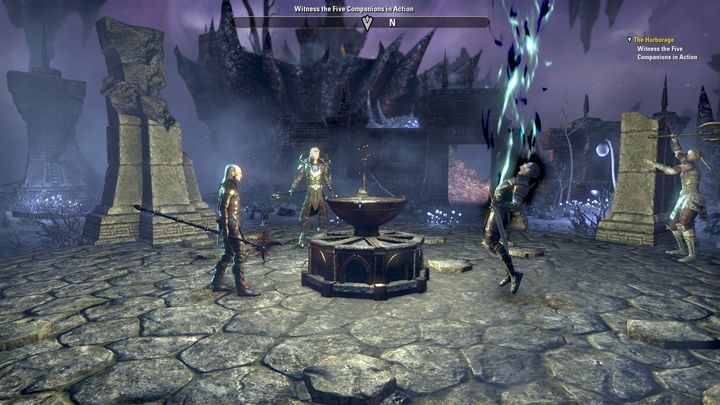Select The Harborage quest in the tracker
The height and width of the screenshot is (405, 720).
(655, 40)
